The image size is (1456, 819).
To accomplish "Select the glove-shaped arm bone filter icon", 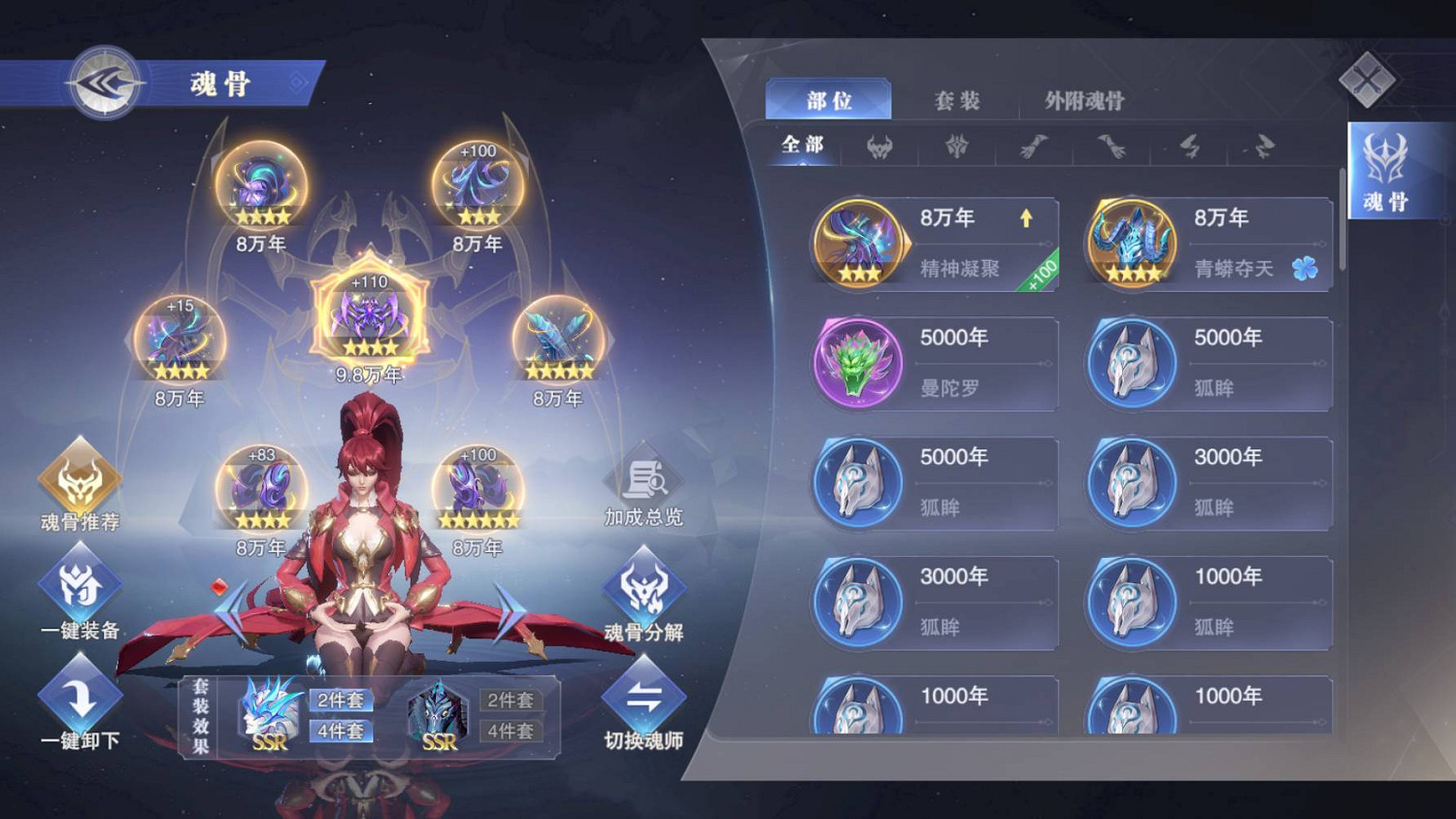I will [1034, 147].
